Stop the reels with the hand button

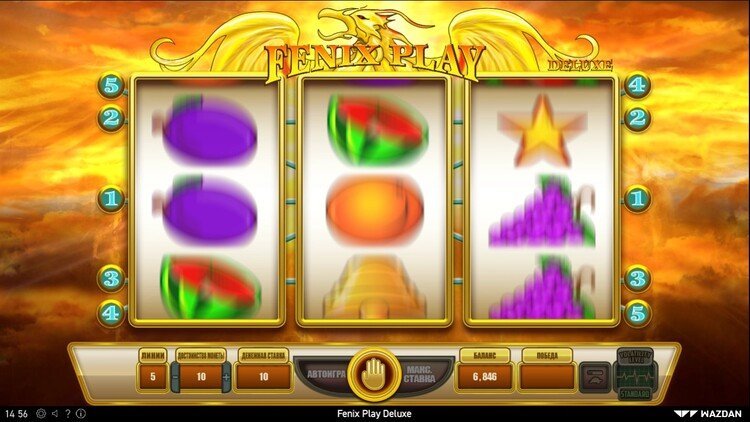tap(374, 373)
